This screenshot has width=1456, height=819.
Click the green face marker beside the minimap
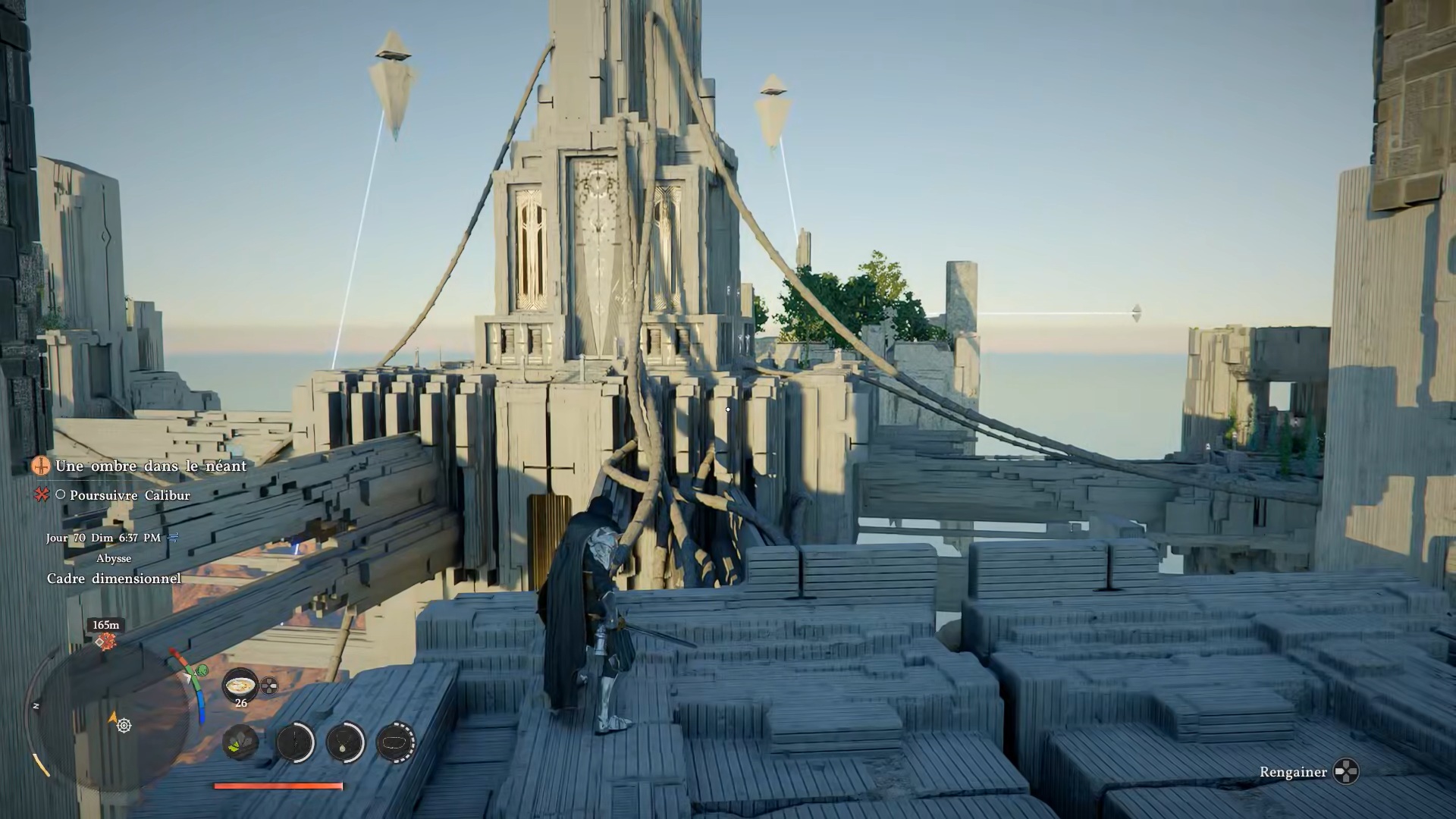(202, 671)
